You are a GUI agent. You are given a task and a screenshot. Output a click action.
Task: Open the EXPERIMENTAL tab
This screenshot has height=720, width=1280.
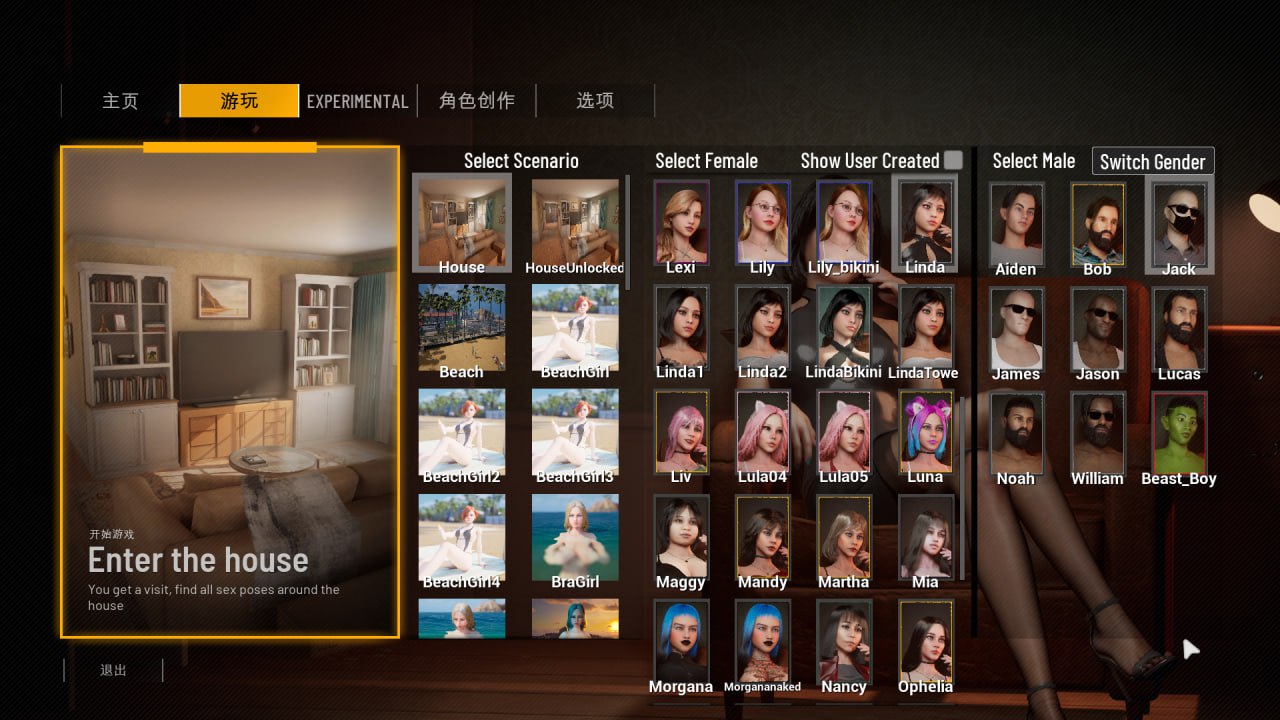pyautogui.click(x=357, y=101)
